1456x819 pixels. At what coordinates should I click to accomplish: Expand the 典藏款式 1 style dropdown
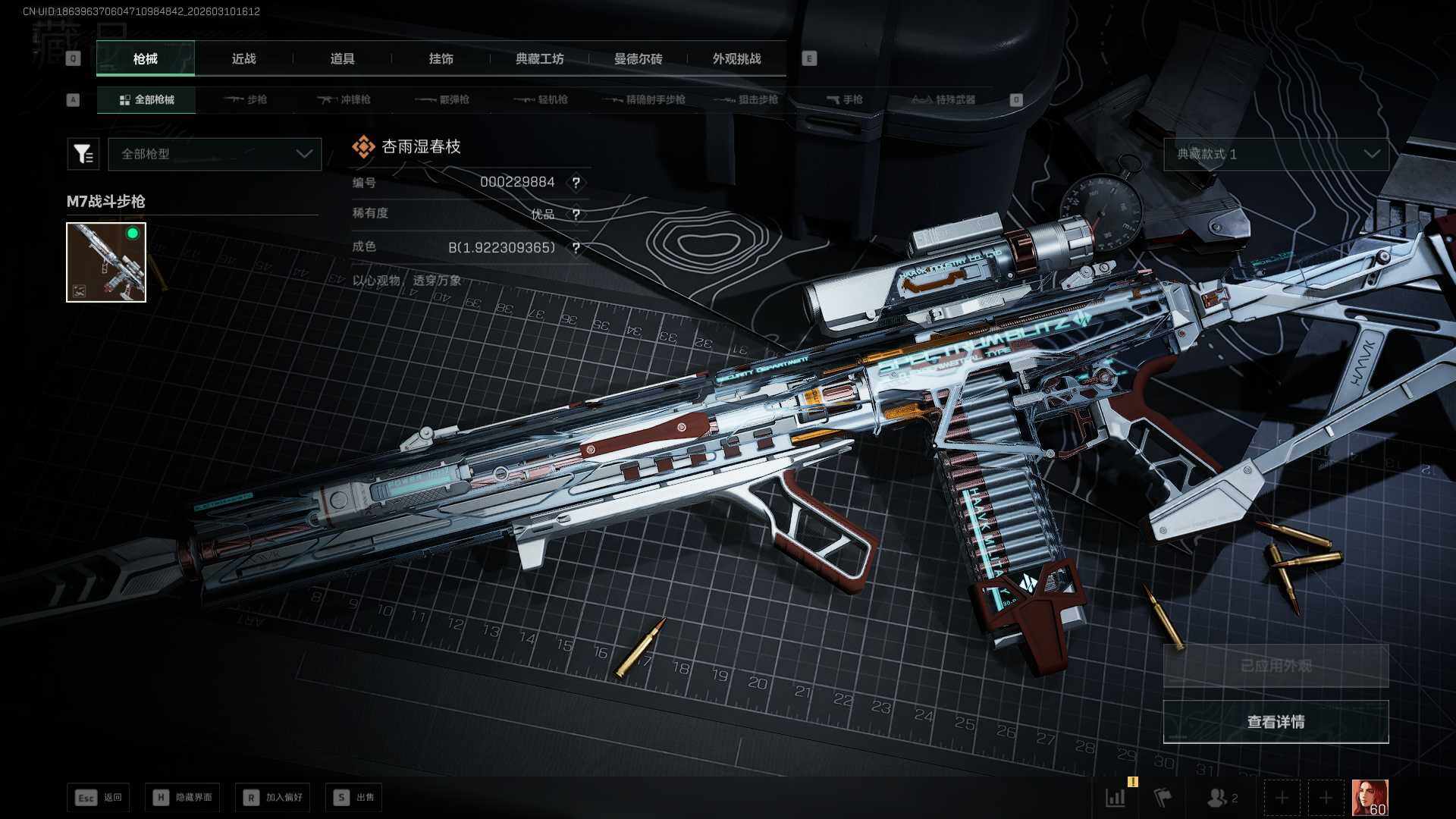click(x=1276, y=154)
